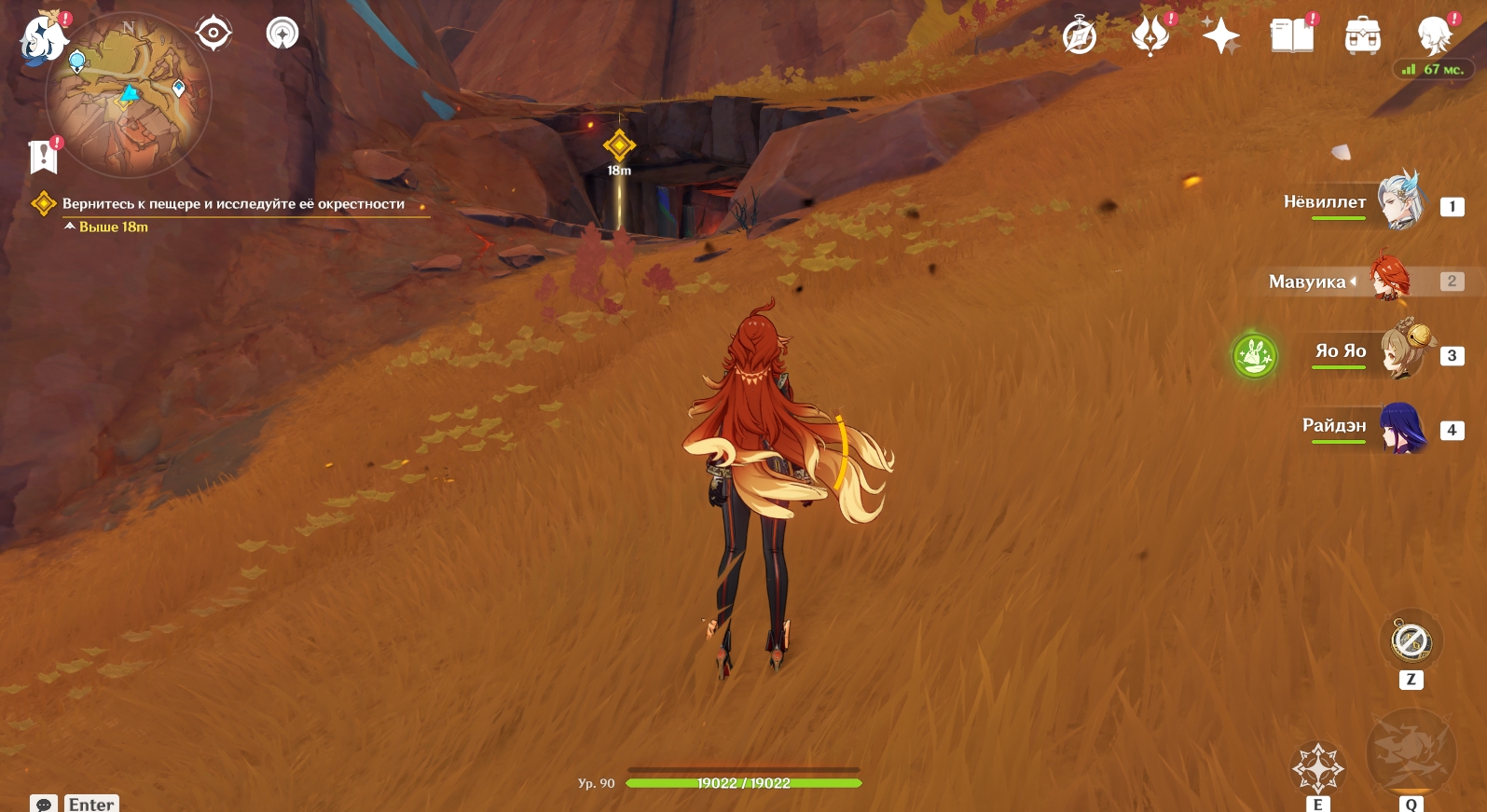Image resolution: width=1487 pixels, height=812 pixels.
Task: Open the elemental sight round icon
Action: 282,34
